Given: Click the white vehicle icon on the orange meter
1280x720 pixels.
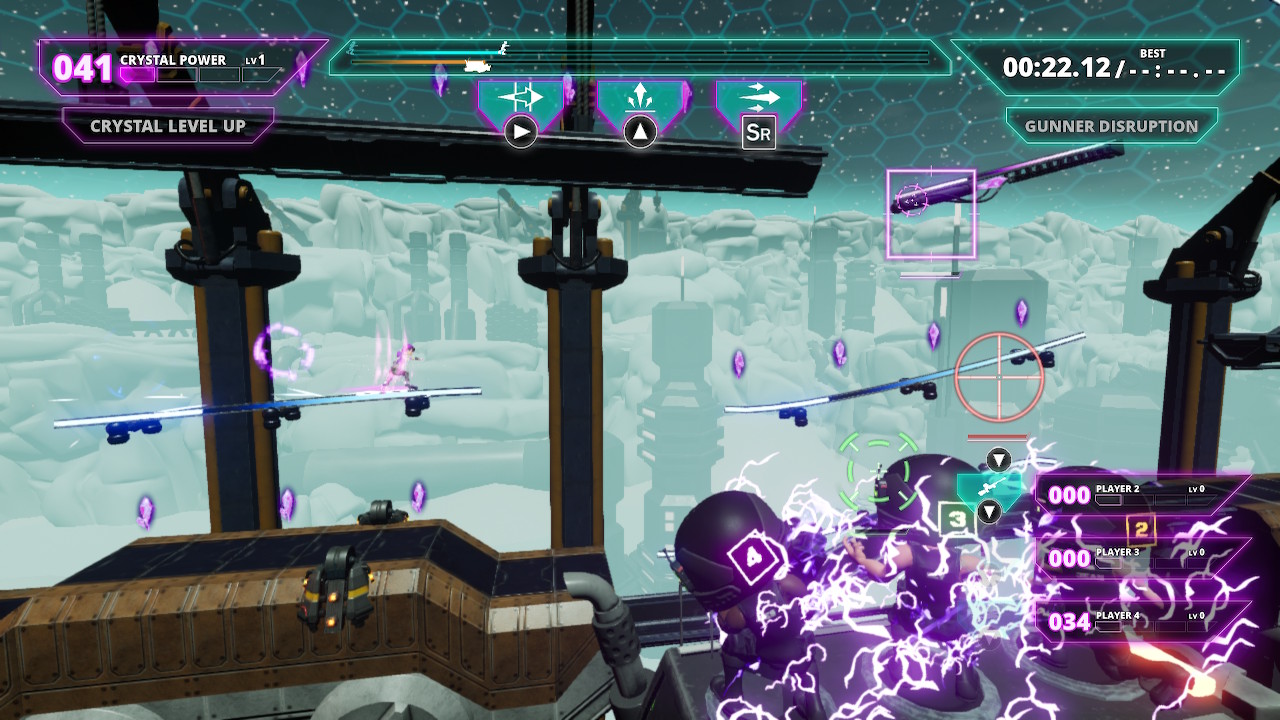Looking at the screenshot, I should [476, 64].
